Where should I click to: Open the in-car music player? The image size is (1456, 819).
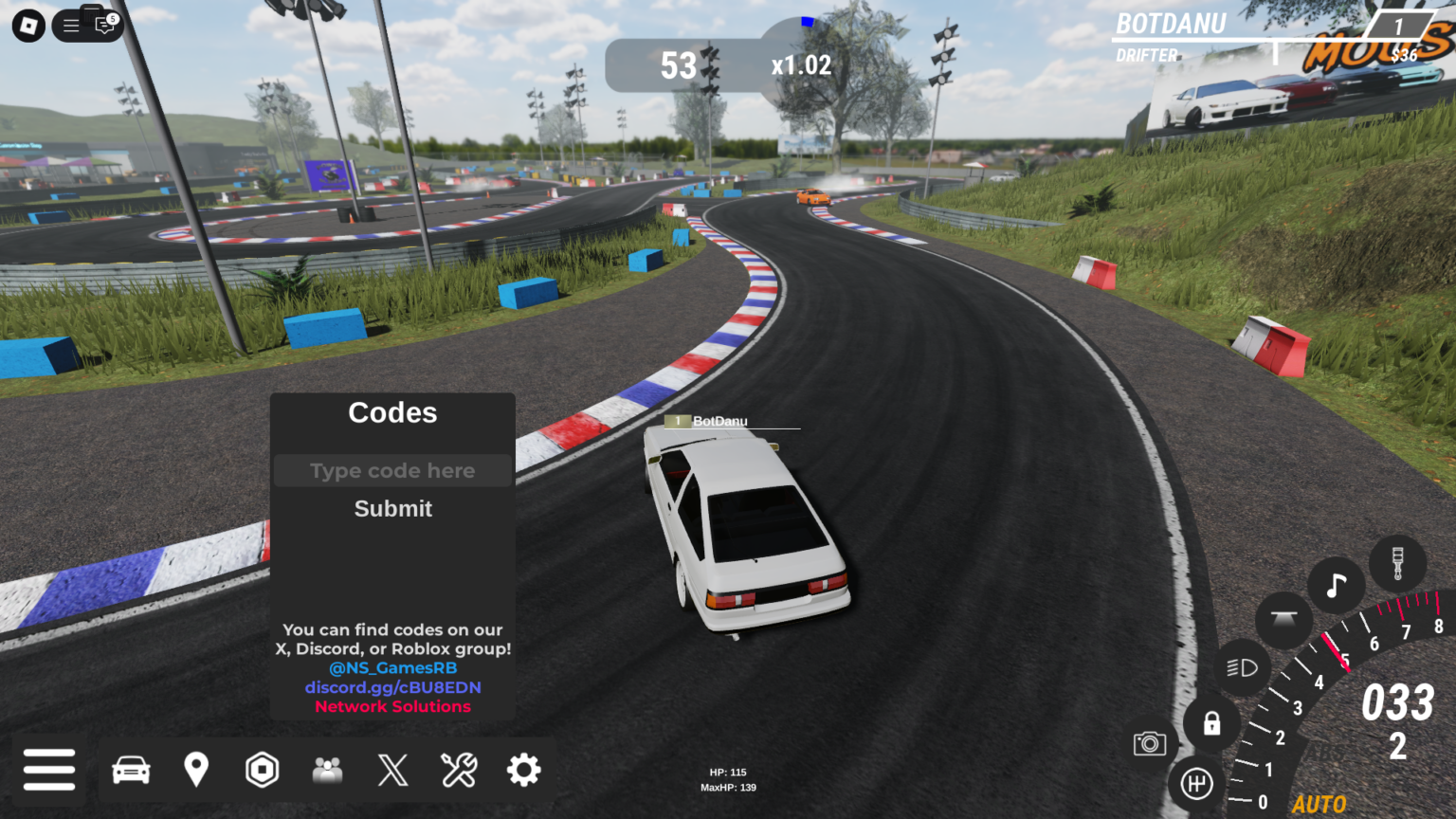(x=1338, y=585)
